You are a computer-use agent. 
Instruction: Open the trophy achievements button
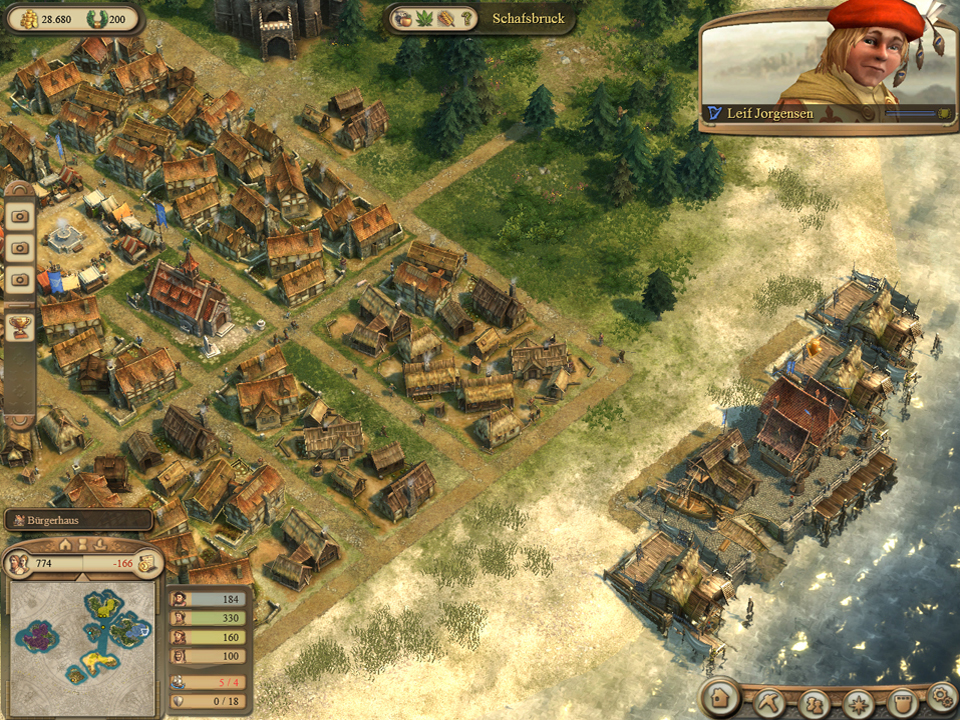(20, 325)
